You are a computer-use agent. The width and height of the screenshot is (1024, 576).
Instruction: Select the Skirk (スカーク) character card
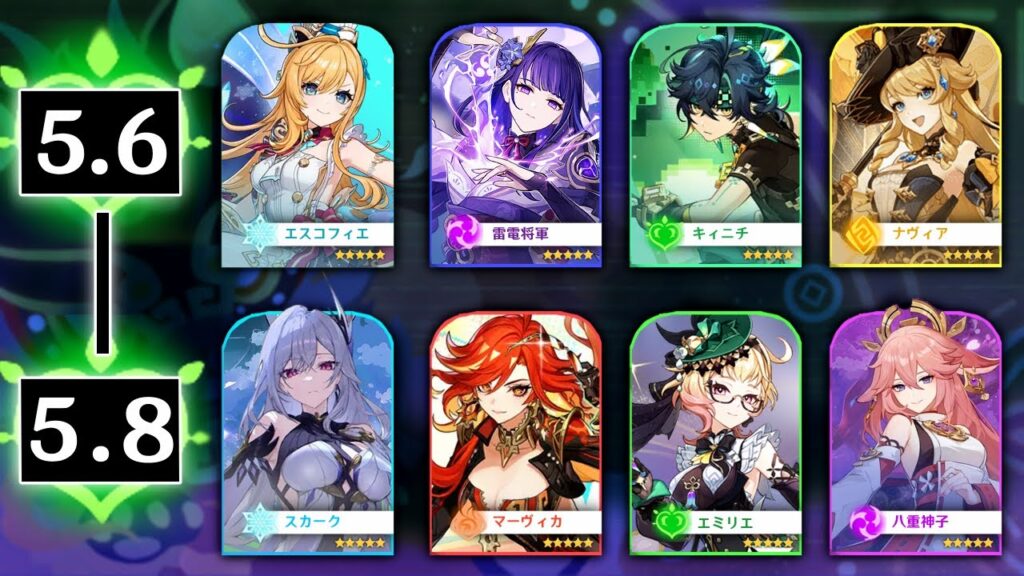[307, 432]
